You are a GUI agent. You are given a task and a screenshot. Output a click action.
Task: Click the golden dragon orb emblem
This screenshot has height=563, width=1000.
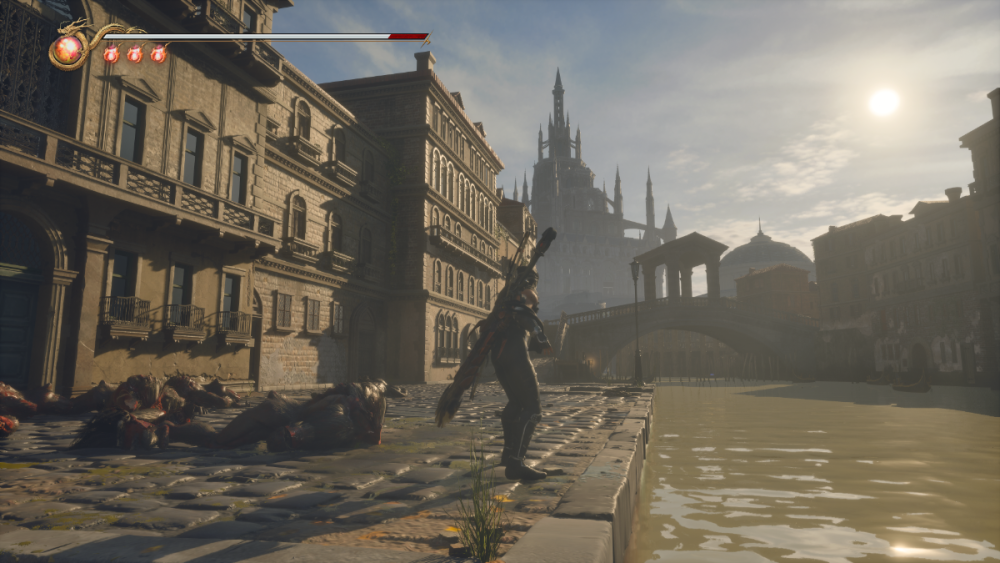tap(69, 49)
